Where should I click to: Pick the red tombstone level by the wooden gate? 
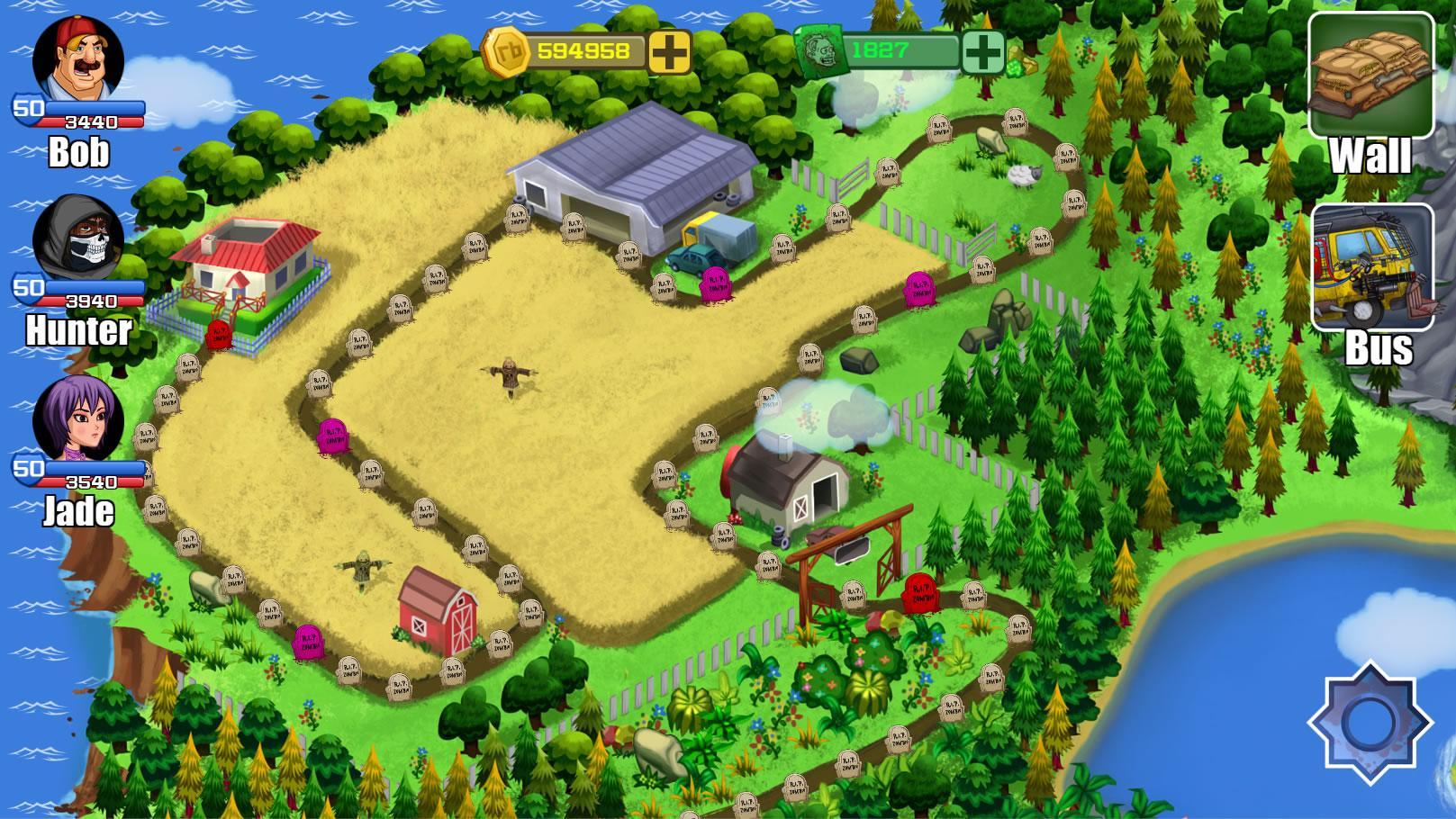pos(918,591)
